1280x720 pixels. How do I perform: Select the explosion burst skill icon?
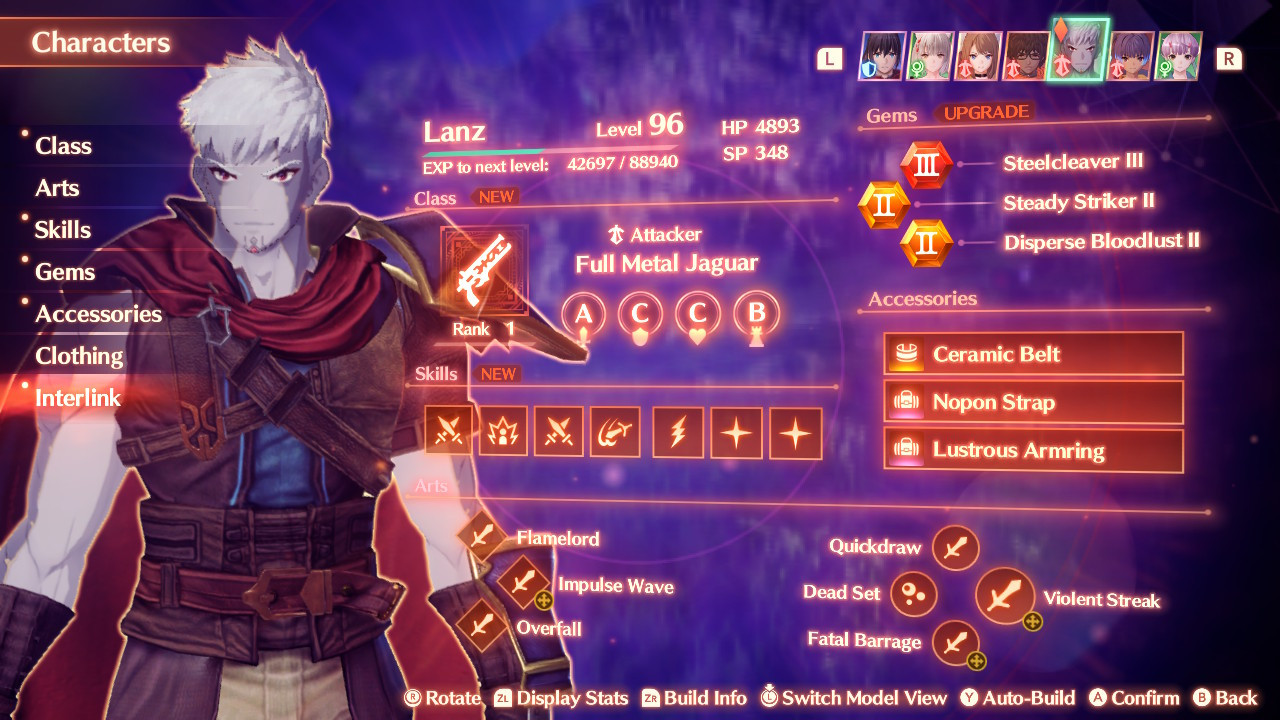(503, 433)
